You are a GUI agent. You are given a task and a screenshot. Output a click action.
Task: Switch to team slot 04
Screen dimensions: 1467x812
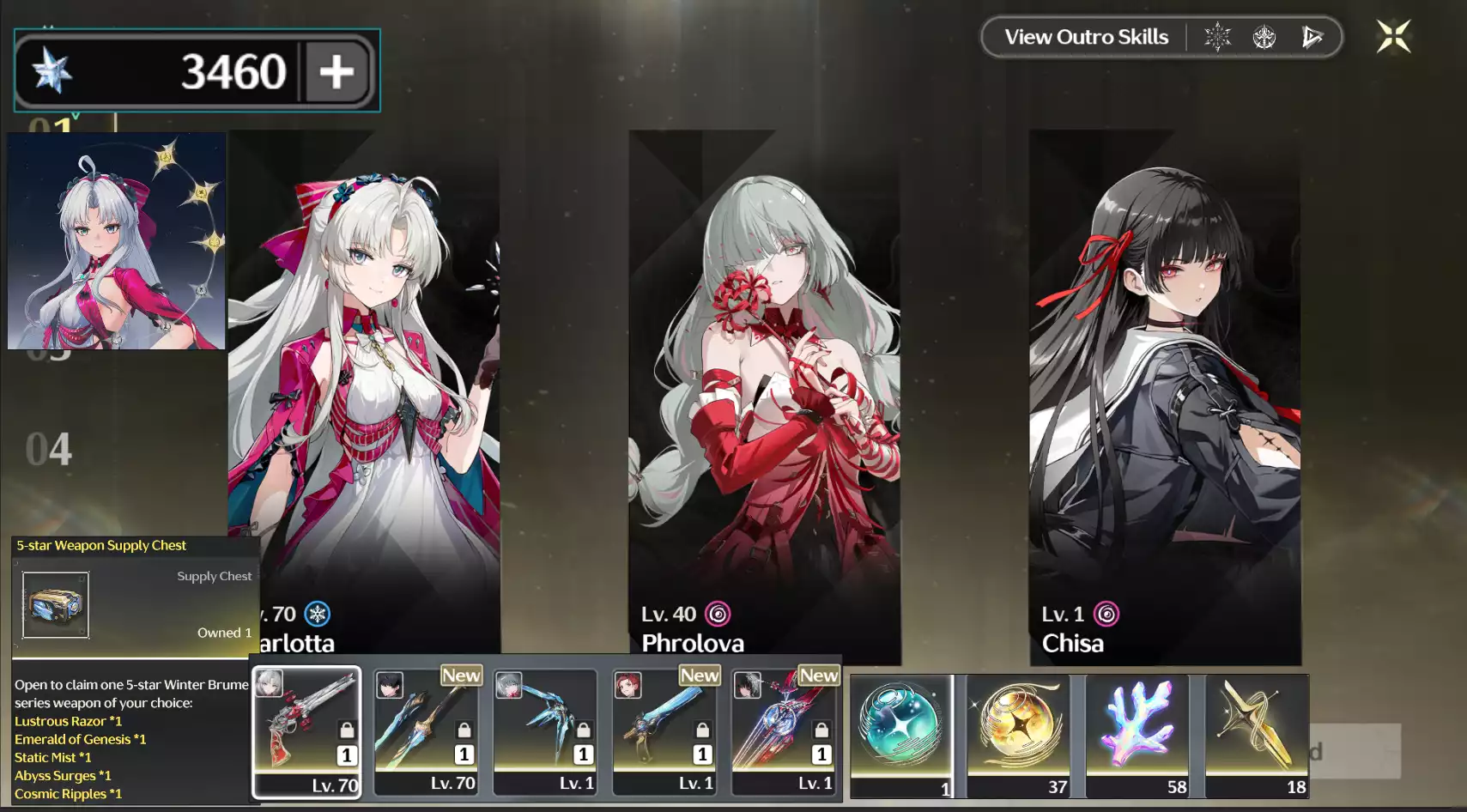pyautogui.click(x=49, y=450)
